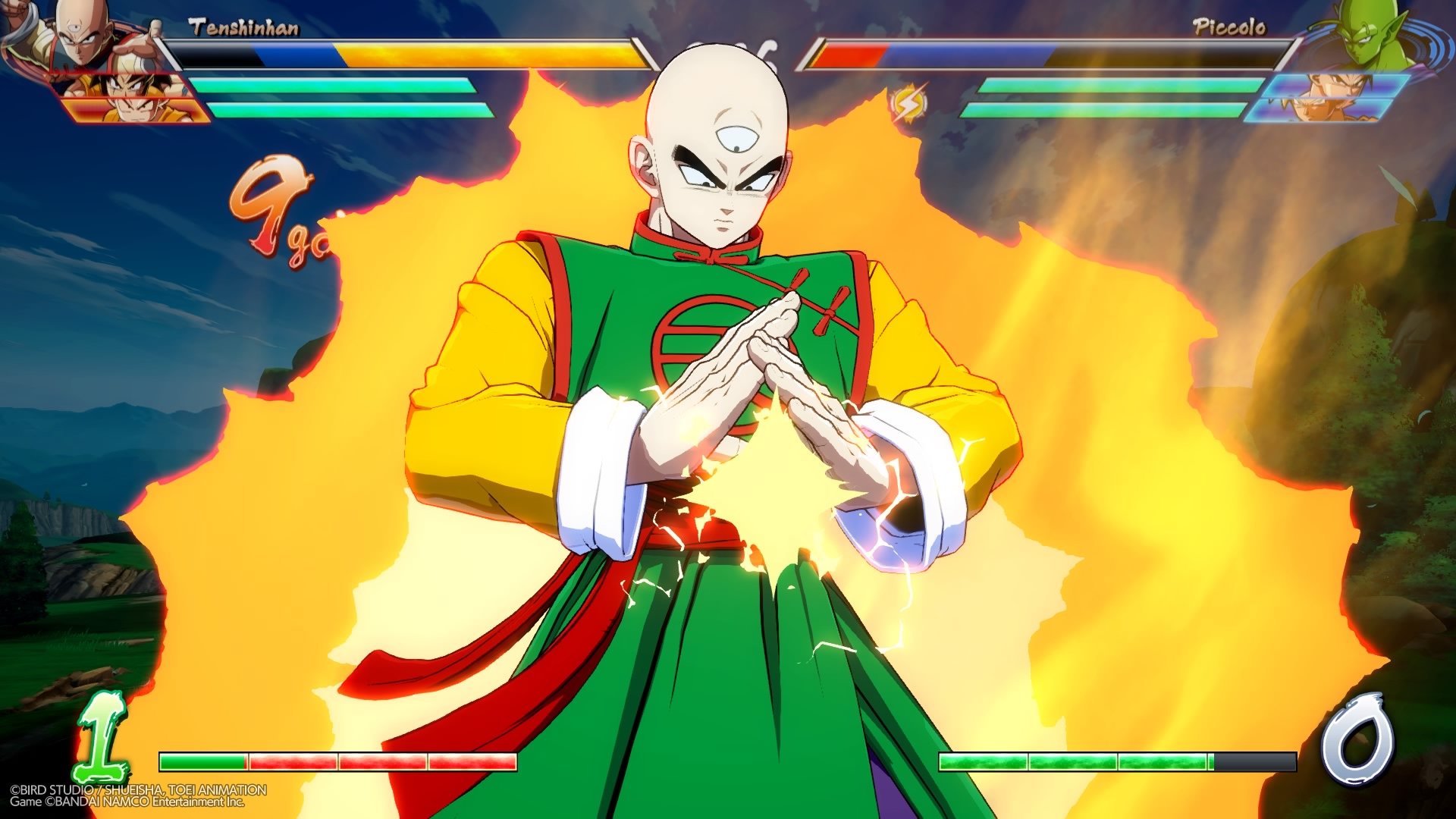Image resolution: width=1456 pixels, height=819 pixels.
Task: Toggle Tenshinhan's upper green assist gauge
Action: (341, 83)
